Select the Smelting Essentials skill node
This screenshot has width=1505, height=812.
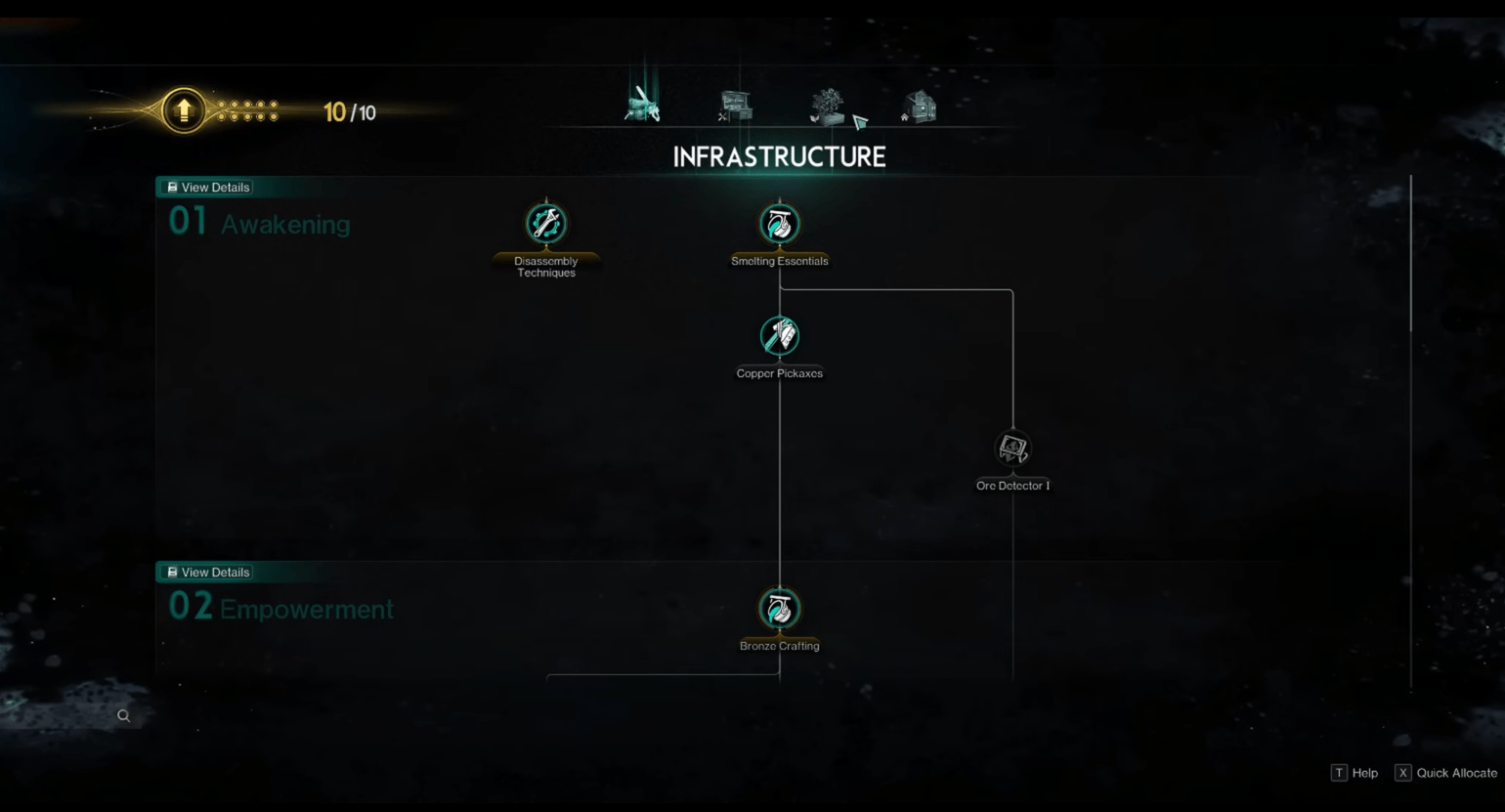(x=779, y=223)
